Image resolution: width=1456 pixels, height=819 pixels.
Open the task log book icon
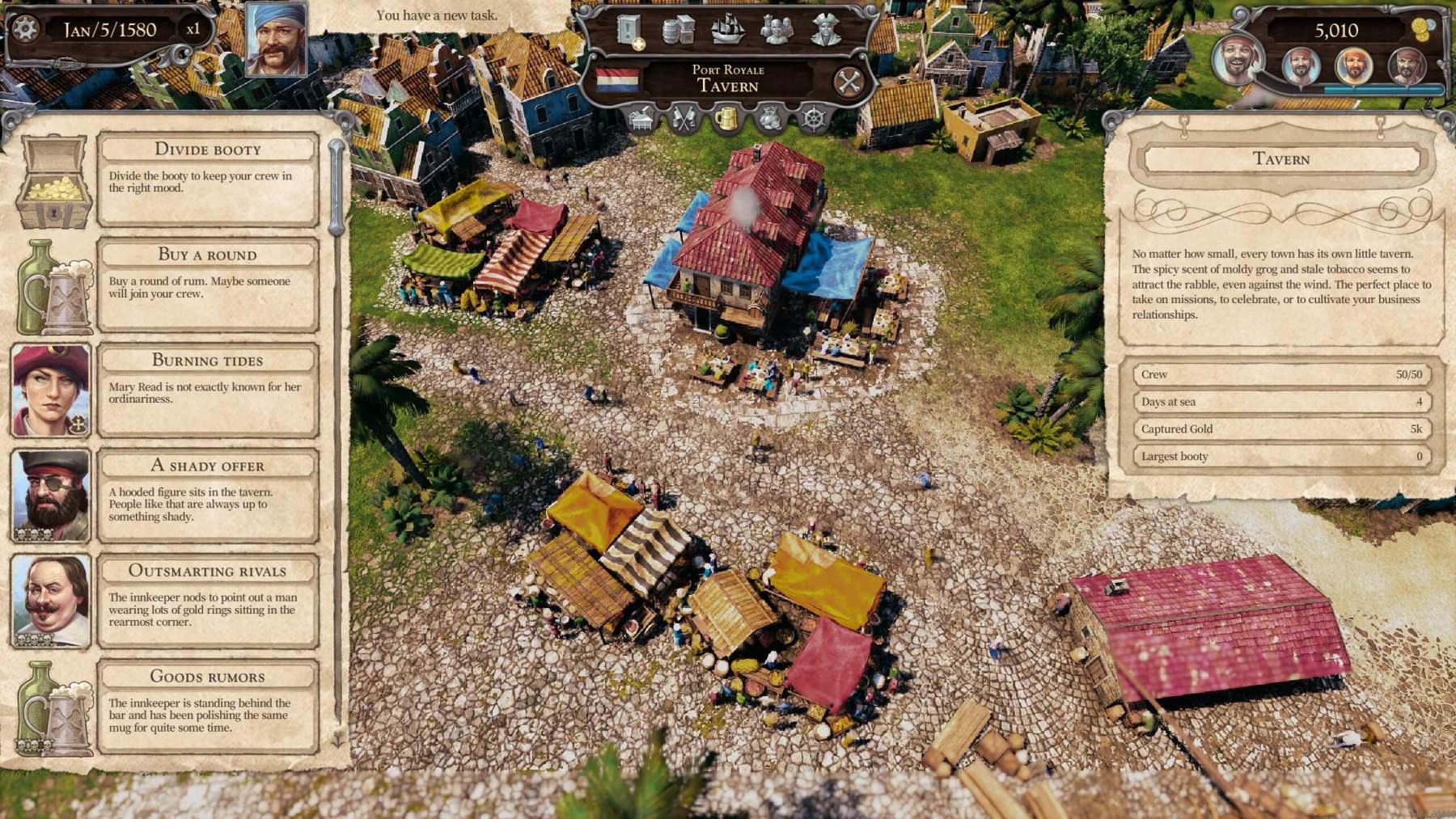pyautogui.click(x=629, y=29)
